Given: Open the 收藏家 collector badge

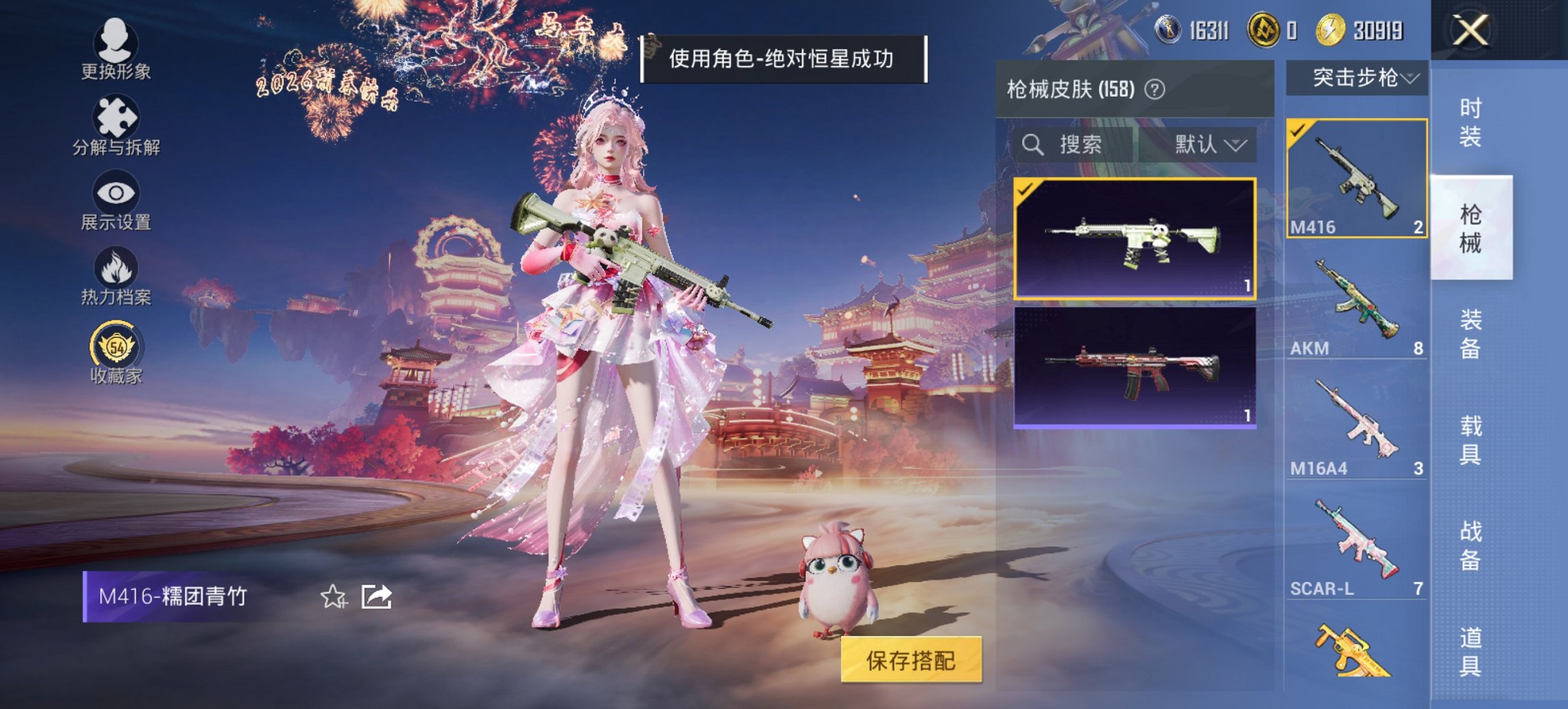Looking at the screenshot, I should (115, 350).
